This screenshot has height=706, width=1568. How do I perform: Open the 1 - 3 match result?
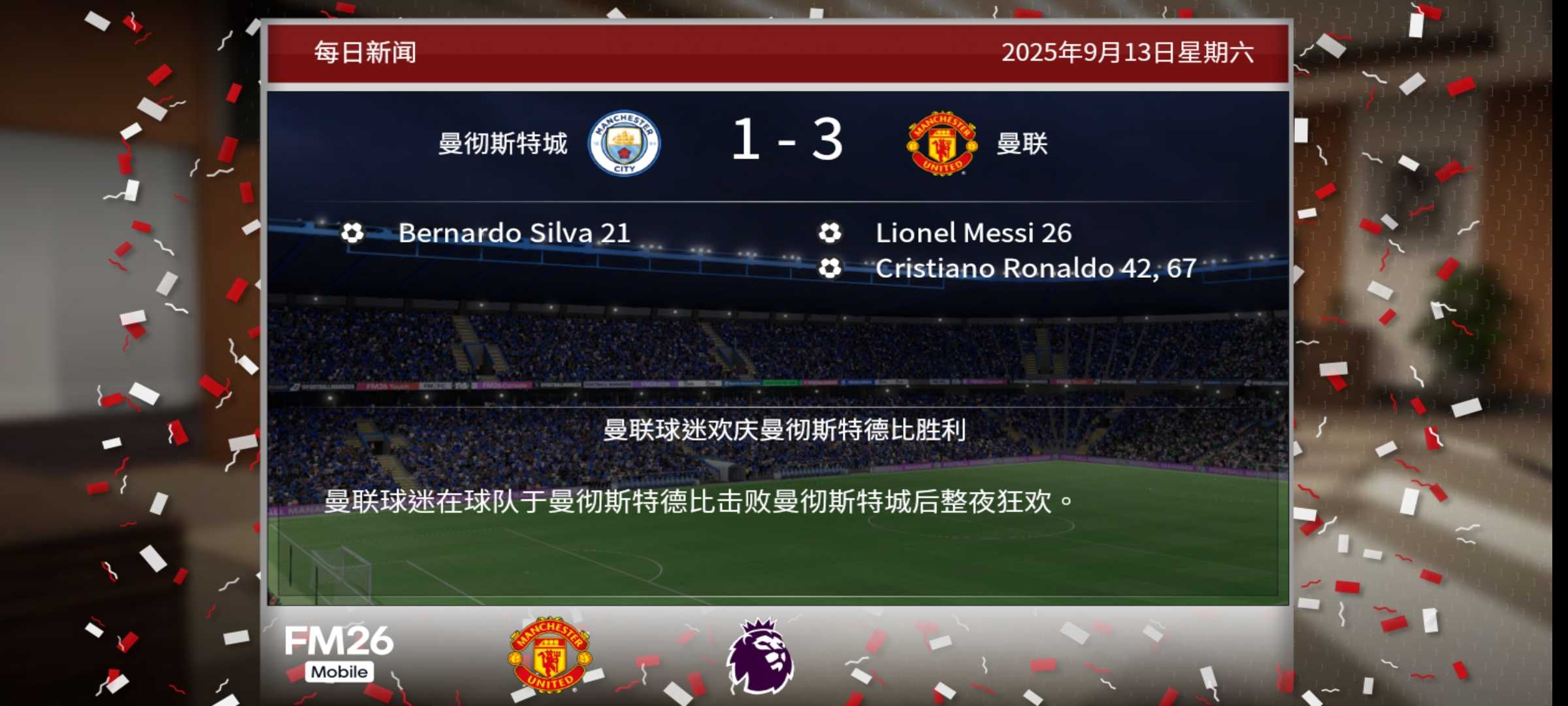pyautogui.click(x=787, y=140)
